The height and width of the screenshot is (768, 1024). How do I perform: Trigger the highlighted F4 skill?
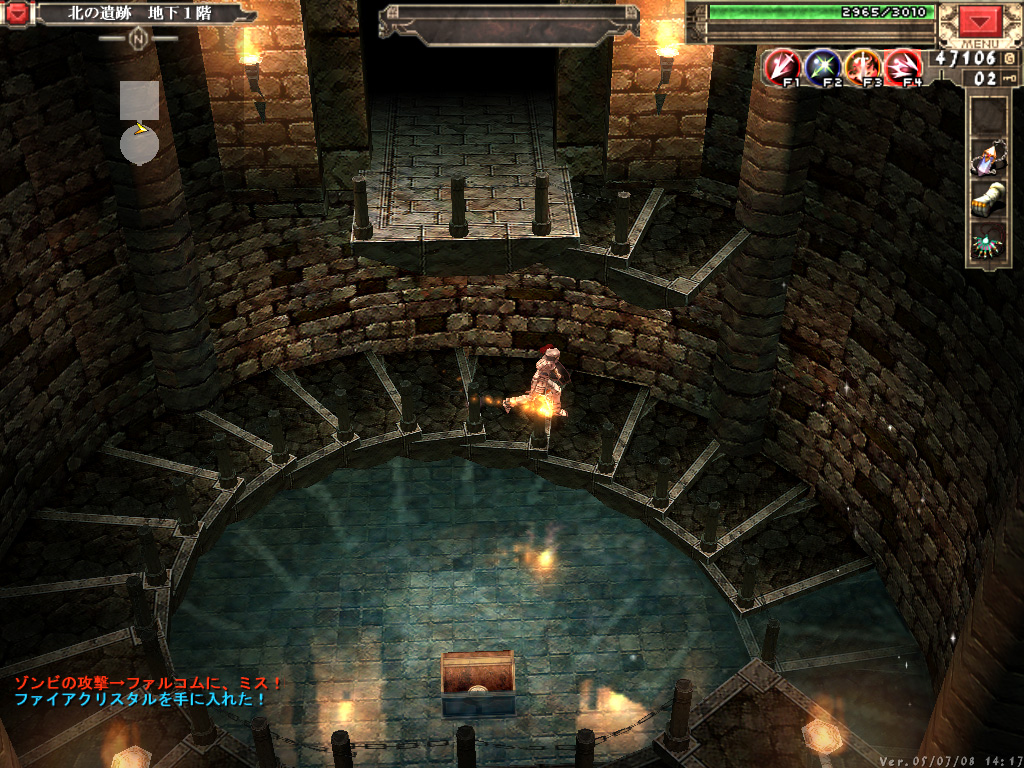(x=901, y=66)
